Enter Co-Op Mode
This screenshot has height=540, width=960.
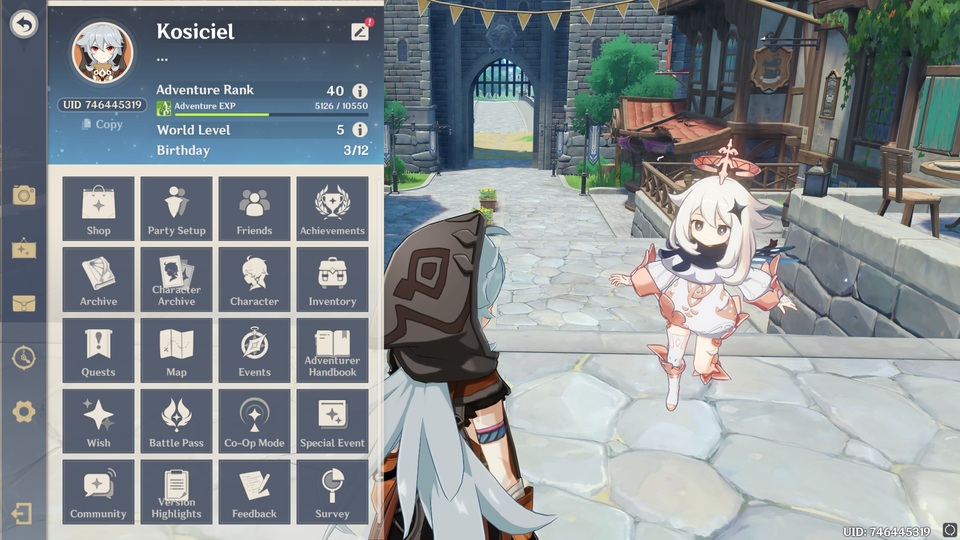(x=254, y=422)
